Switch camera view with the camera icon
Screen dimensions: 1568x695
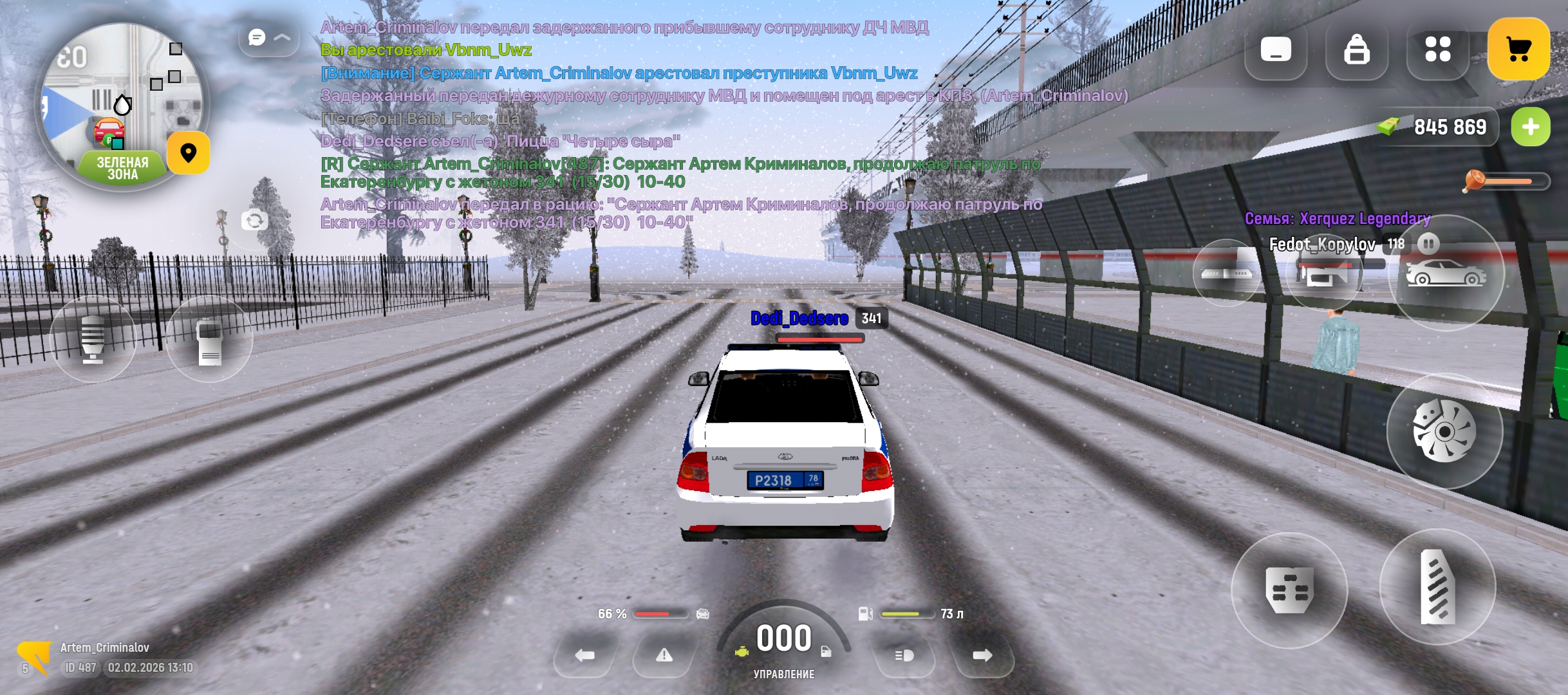click(254, 221)
